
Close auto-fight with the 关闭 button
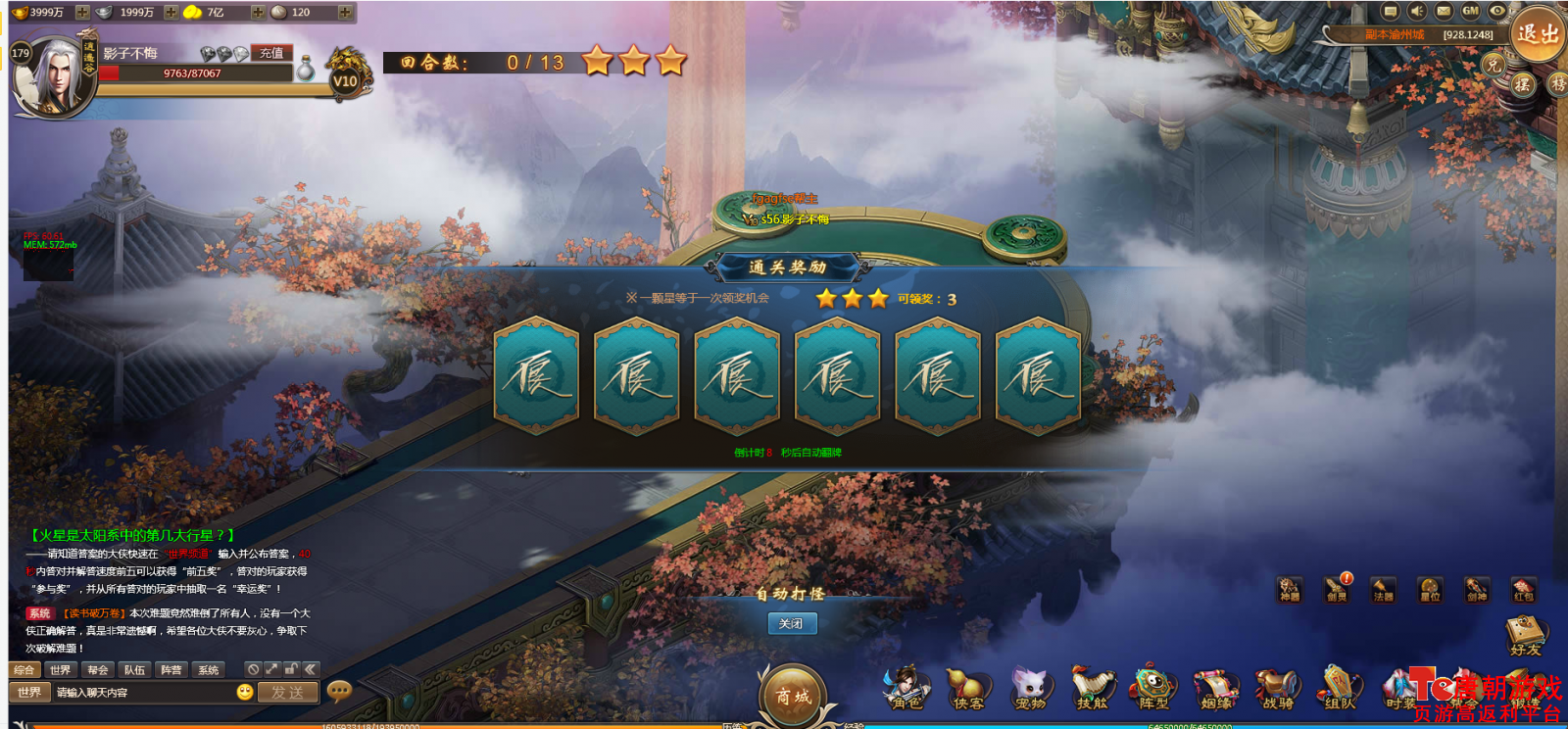point(791,623)
